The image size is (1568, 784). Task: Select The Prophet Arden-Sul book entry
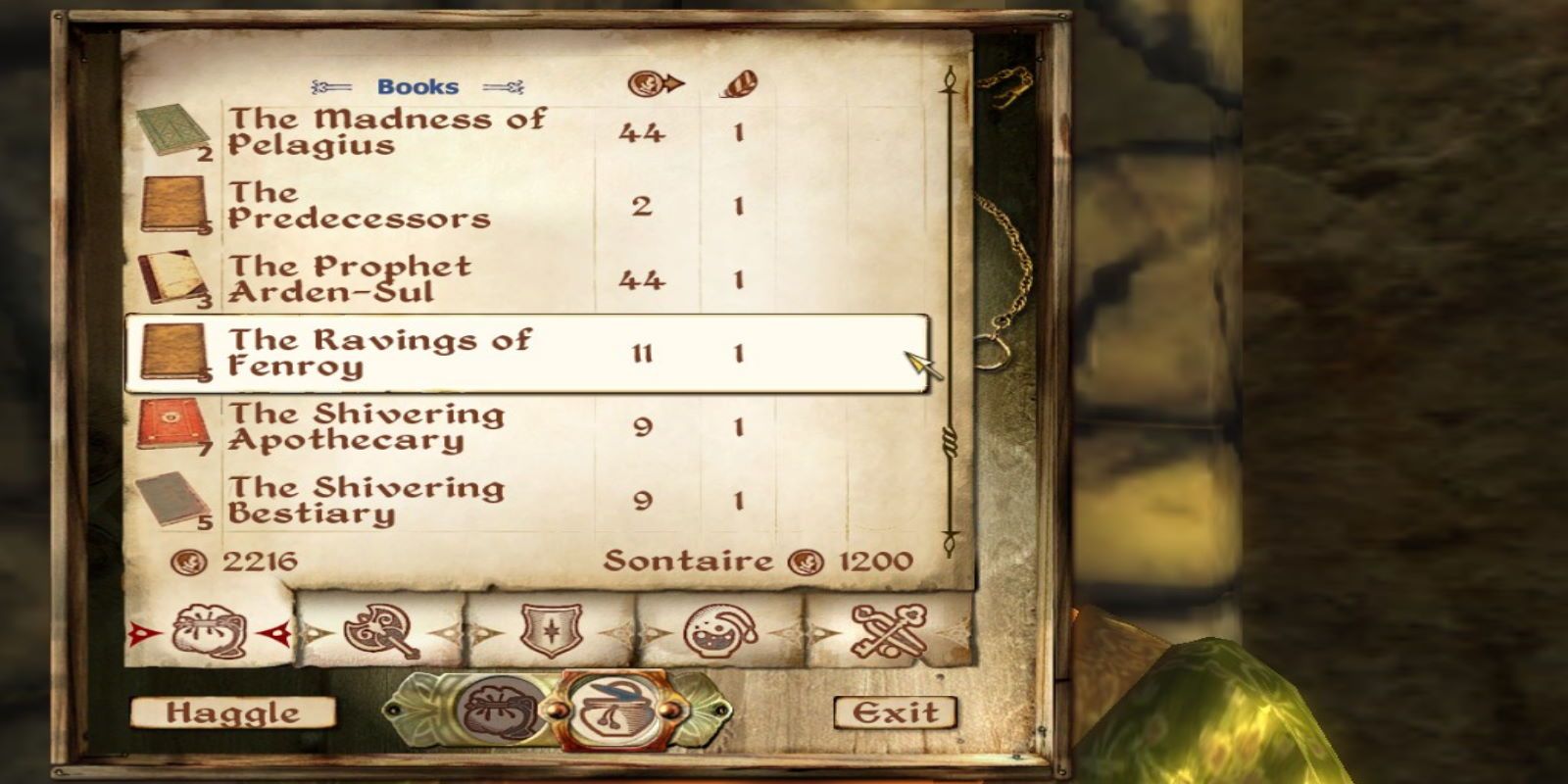coord(392,279)
